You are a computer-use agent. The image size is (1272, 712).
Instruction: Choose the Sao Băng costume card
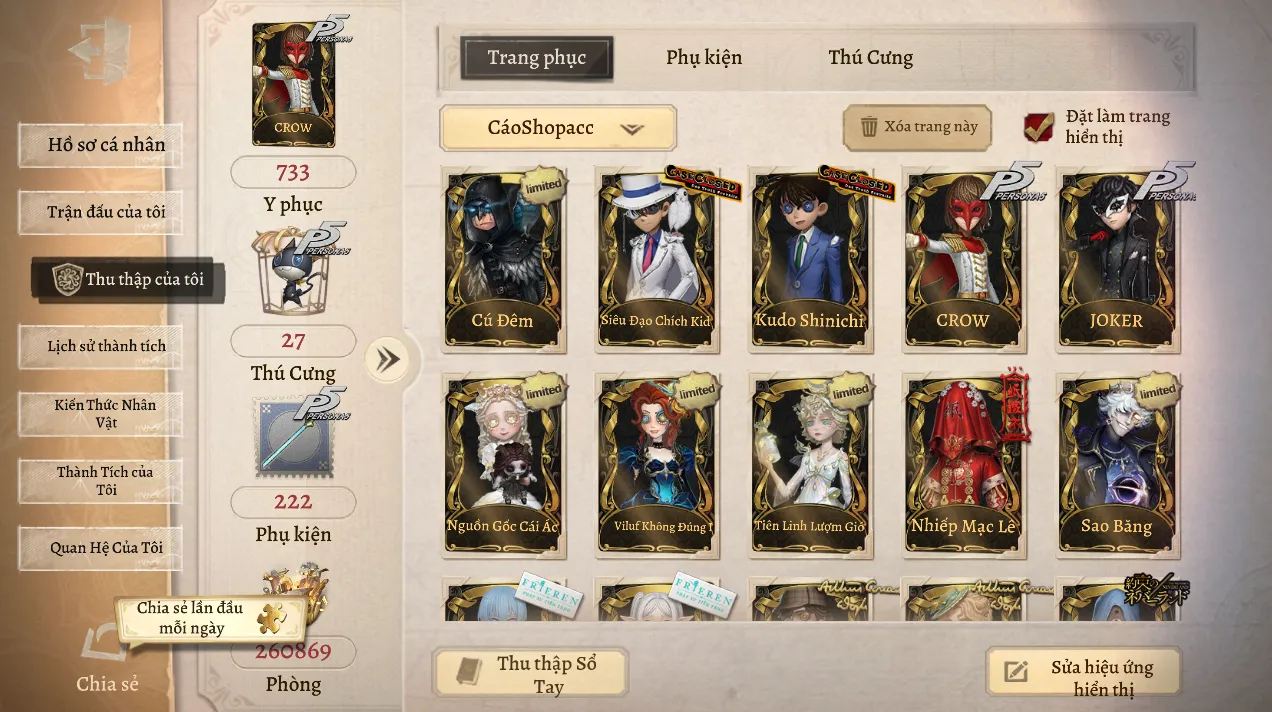click(1116, 465)
